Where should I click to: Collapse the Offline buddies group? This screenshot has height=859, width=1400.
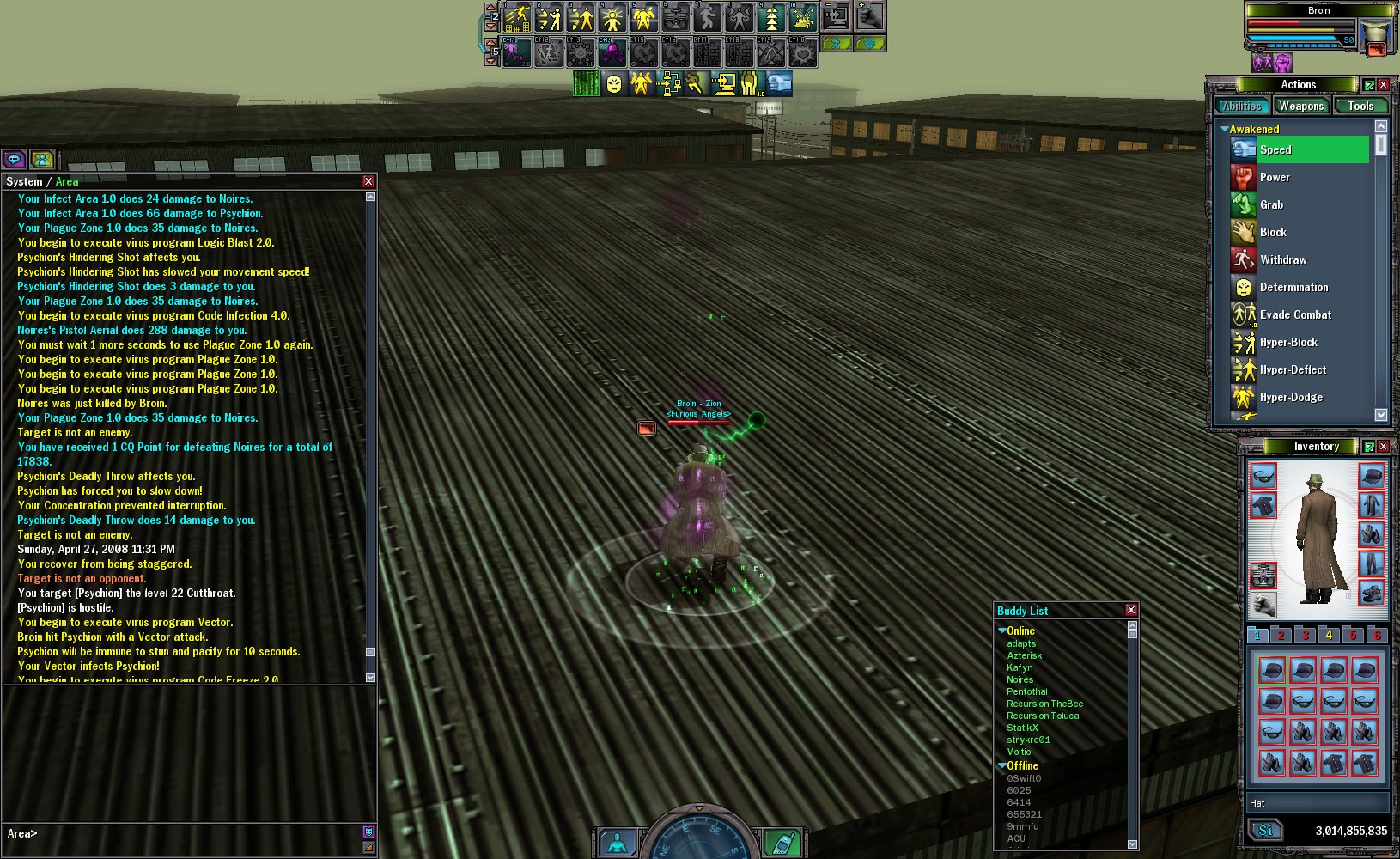1002,765
